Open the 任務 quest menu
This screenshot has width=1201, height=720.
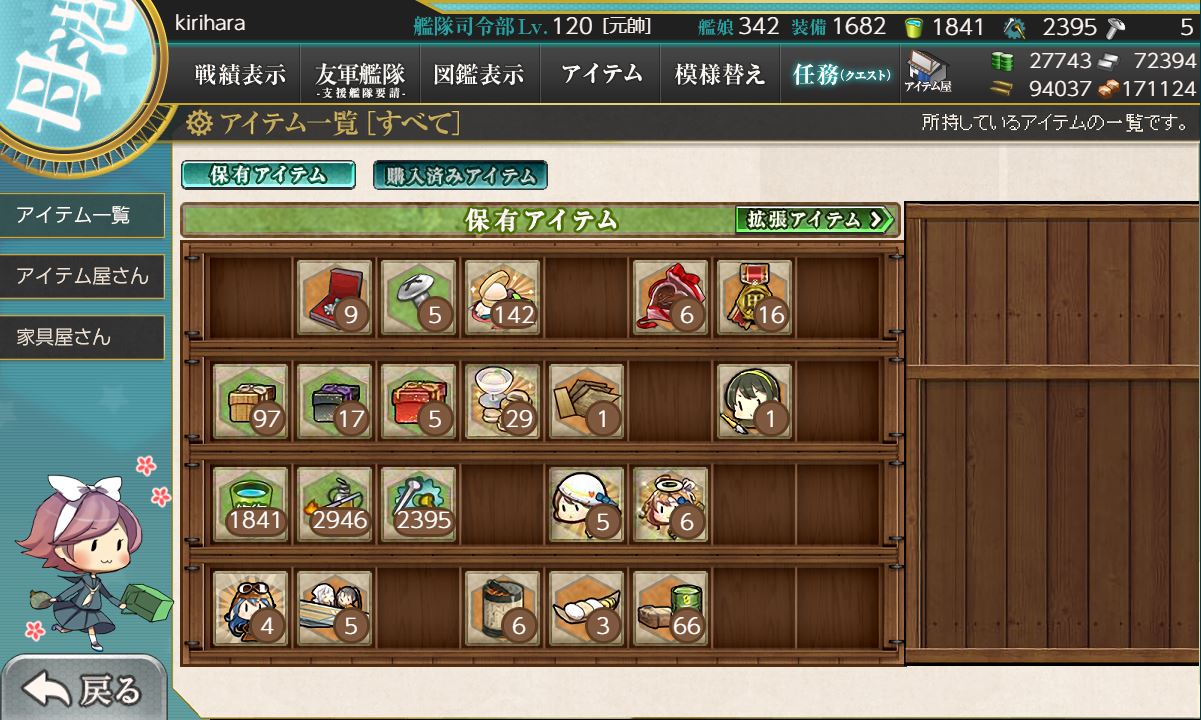[x=840, y=75]
